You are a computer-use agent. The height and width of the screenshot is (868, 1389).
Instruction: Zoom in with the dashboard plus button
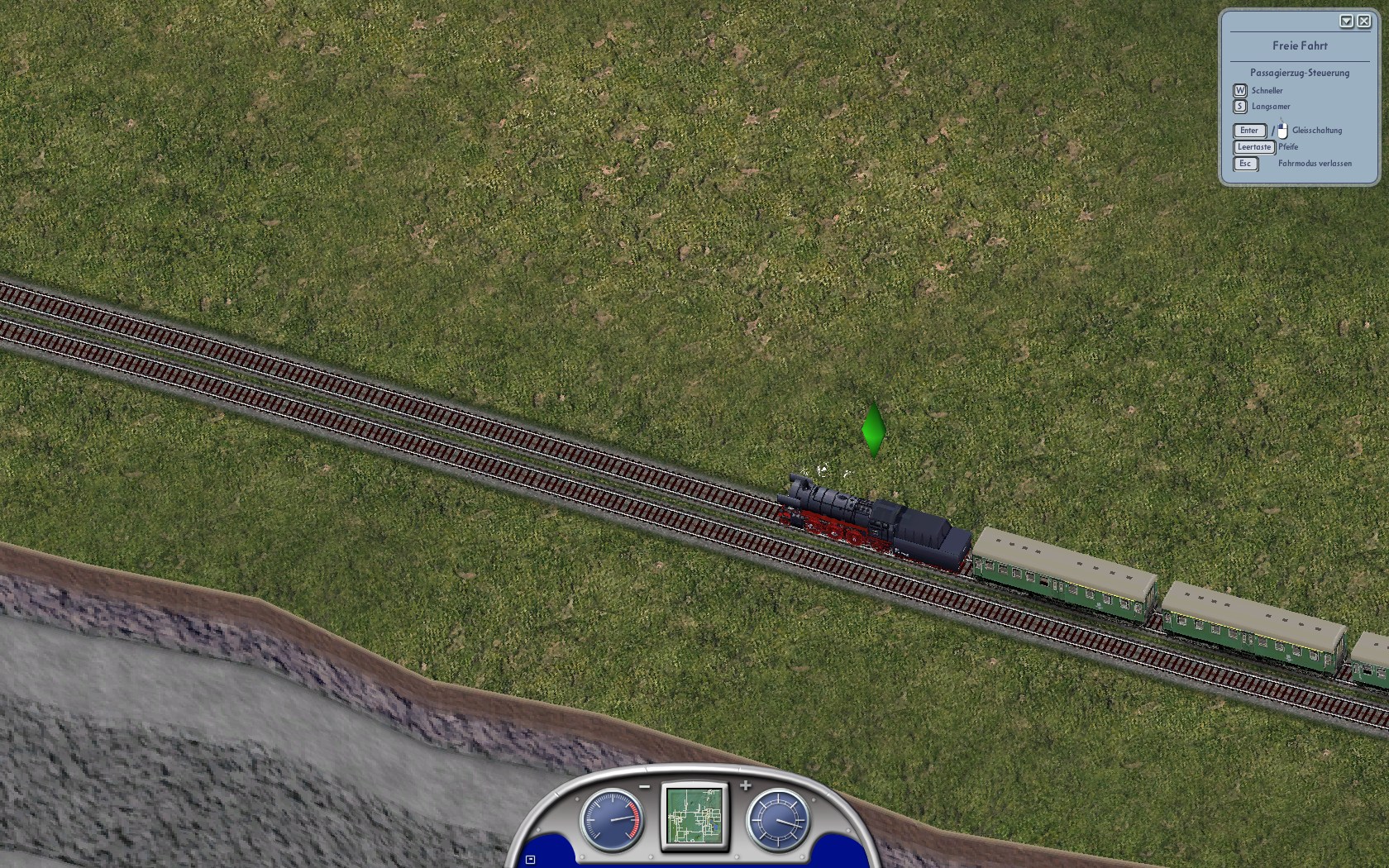tap(746, 786)
